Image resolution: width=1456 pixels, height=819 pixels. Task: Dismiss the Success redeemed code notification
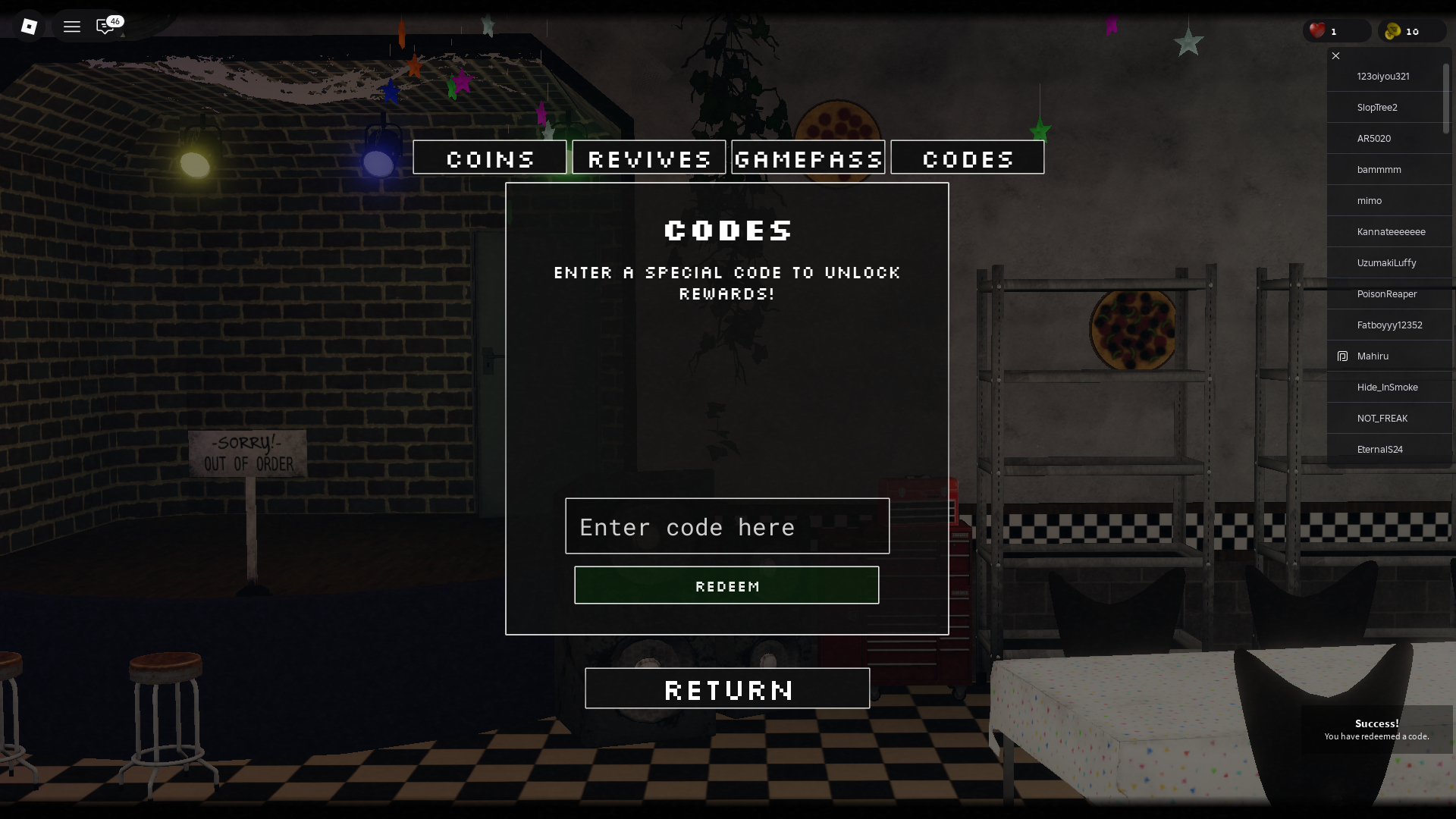[1378, 730]
